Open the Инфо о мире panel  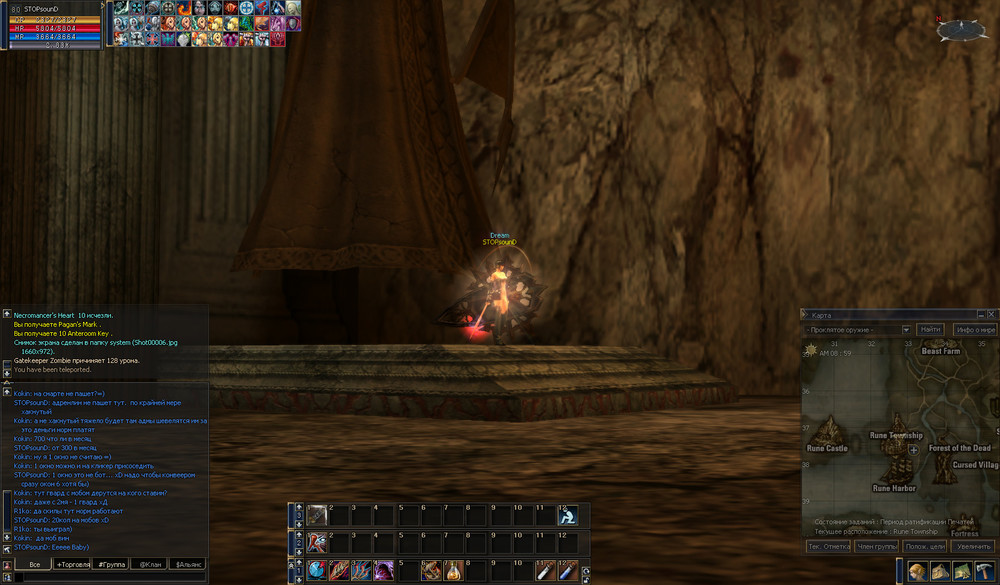tap(974, 329)
